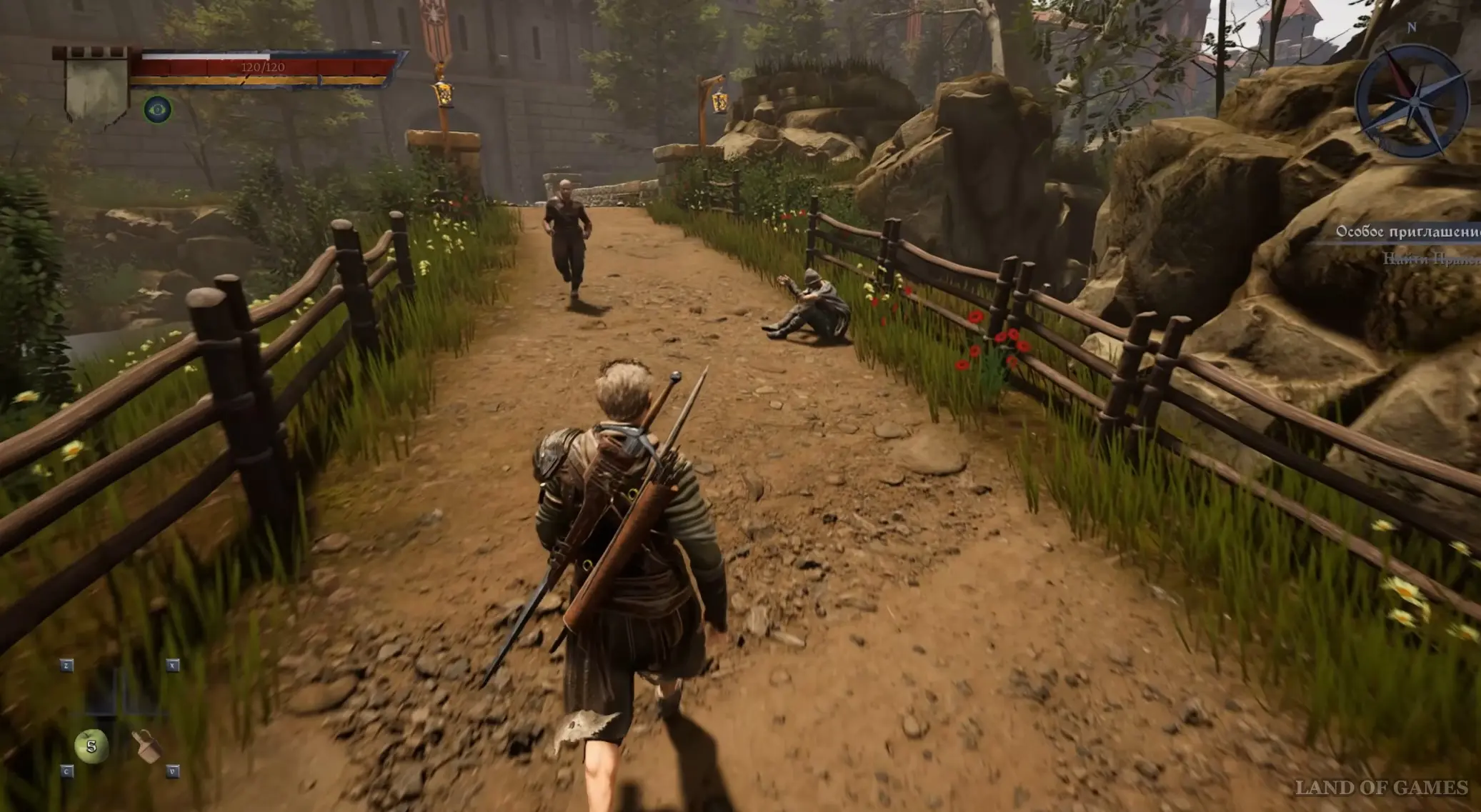This screenshot has height=812, width=1481.
Task: Click the compass rose in the corner
Action: click(x=1412, y=101)
